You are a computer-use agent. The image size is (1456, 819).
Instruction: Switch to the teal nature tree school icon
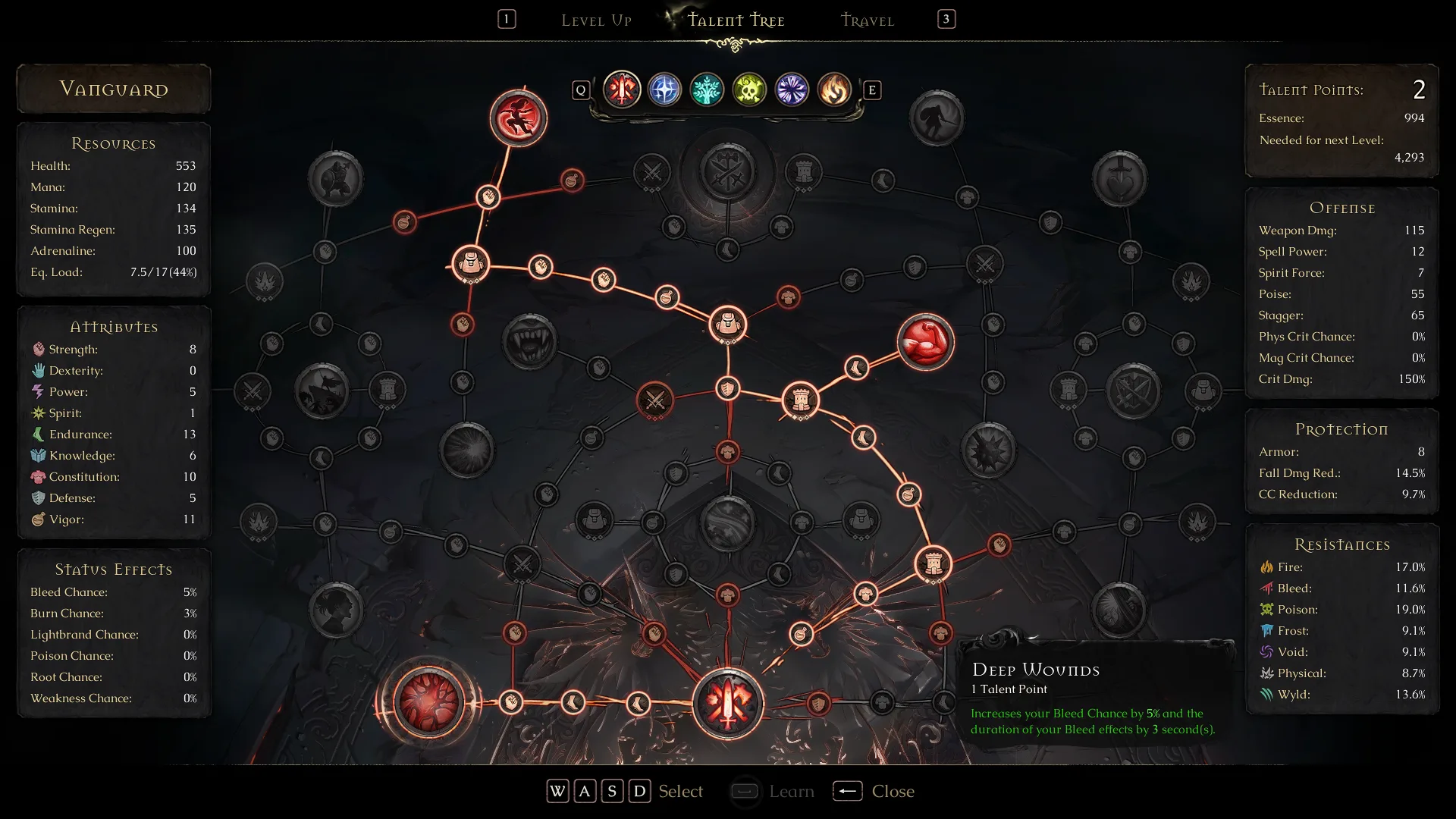click(x=707, y=89)
